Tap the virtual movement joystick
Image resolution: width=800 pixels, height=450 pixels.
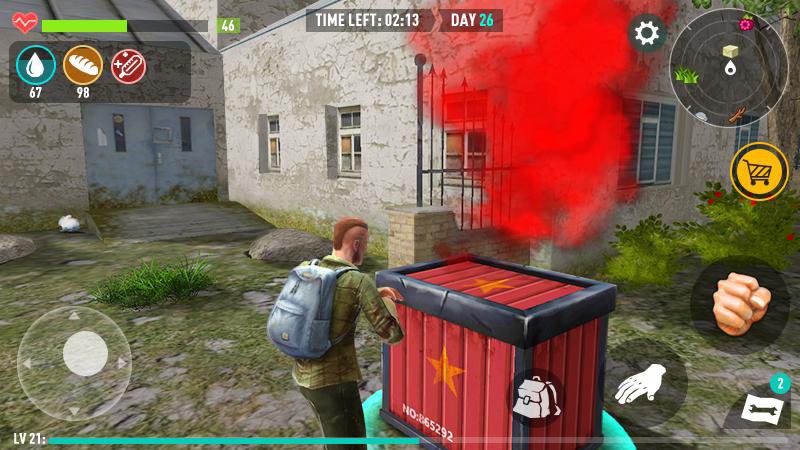point(84,354)
